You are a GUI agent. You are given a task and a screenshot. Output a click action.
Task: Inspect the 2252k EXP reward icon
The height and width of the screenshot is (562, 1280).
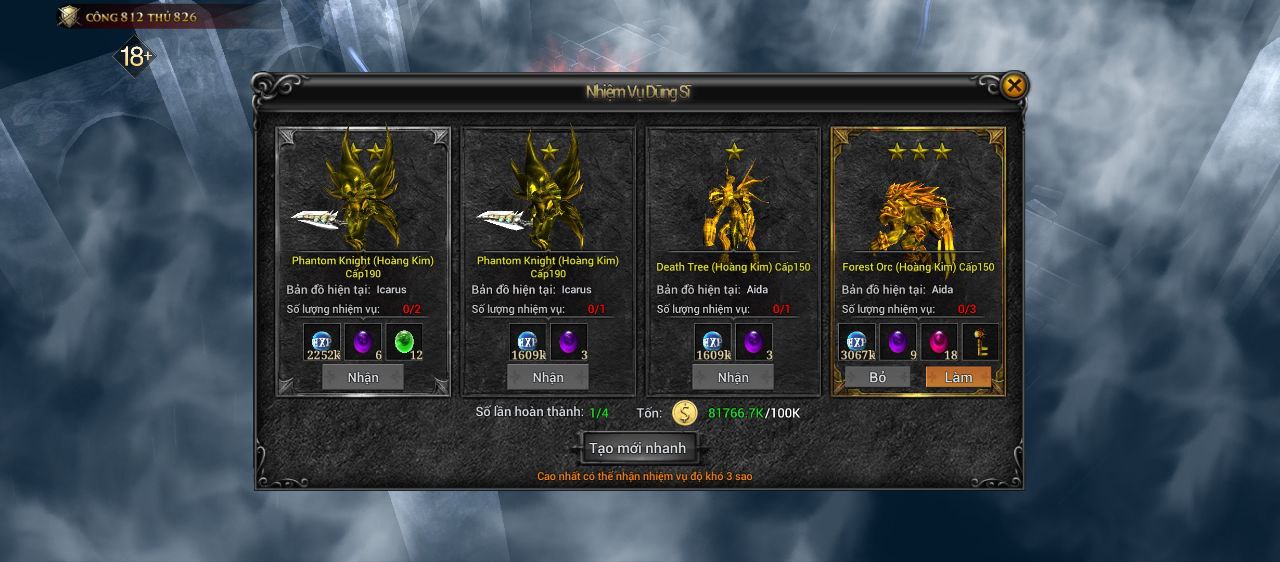[x=322, y=342]
